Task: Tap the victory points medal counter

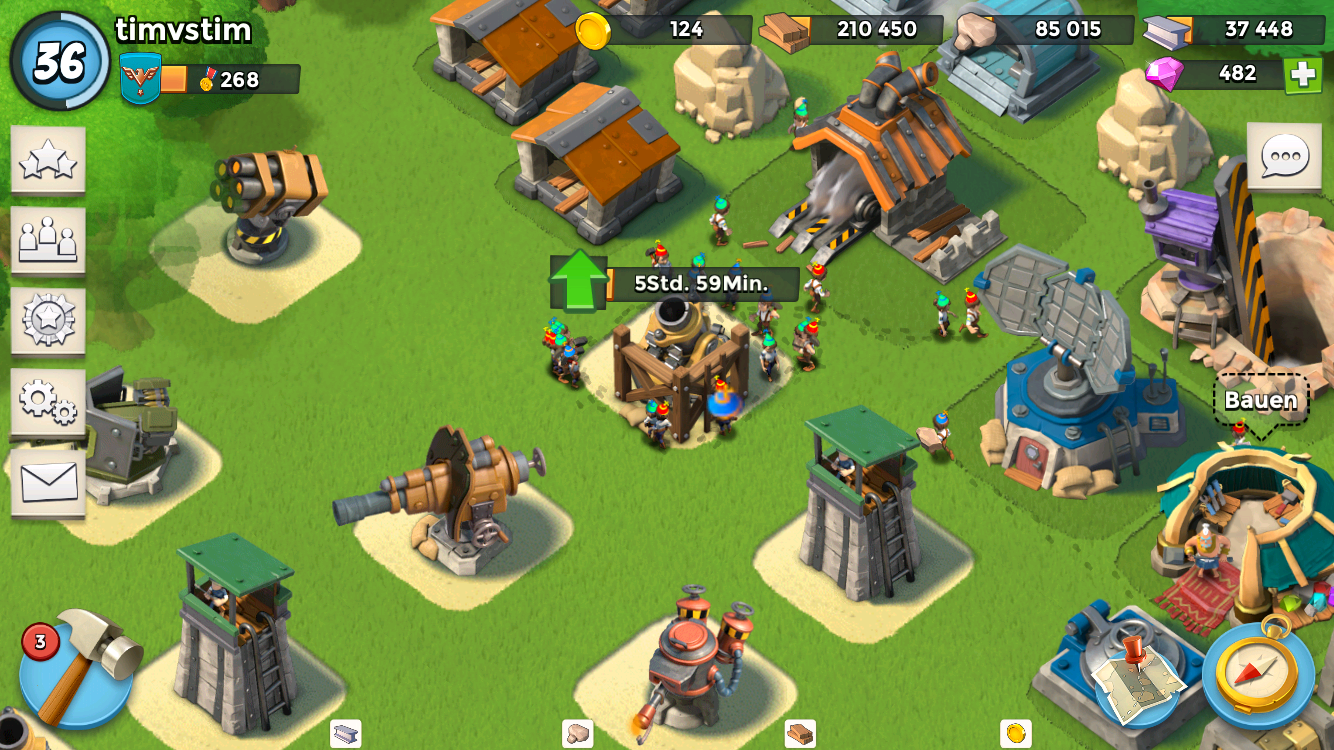Action: (x=230, y=80)
